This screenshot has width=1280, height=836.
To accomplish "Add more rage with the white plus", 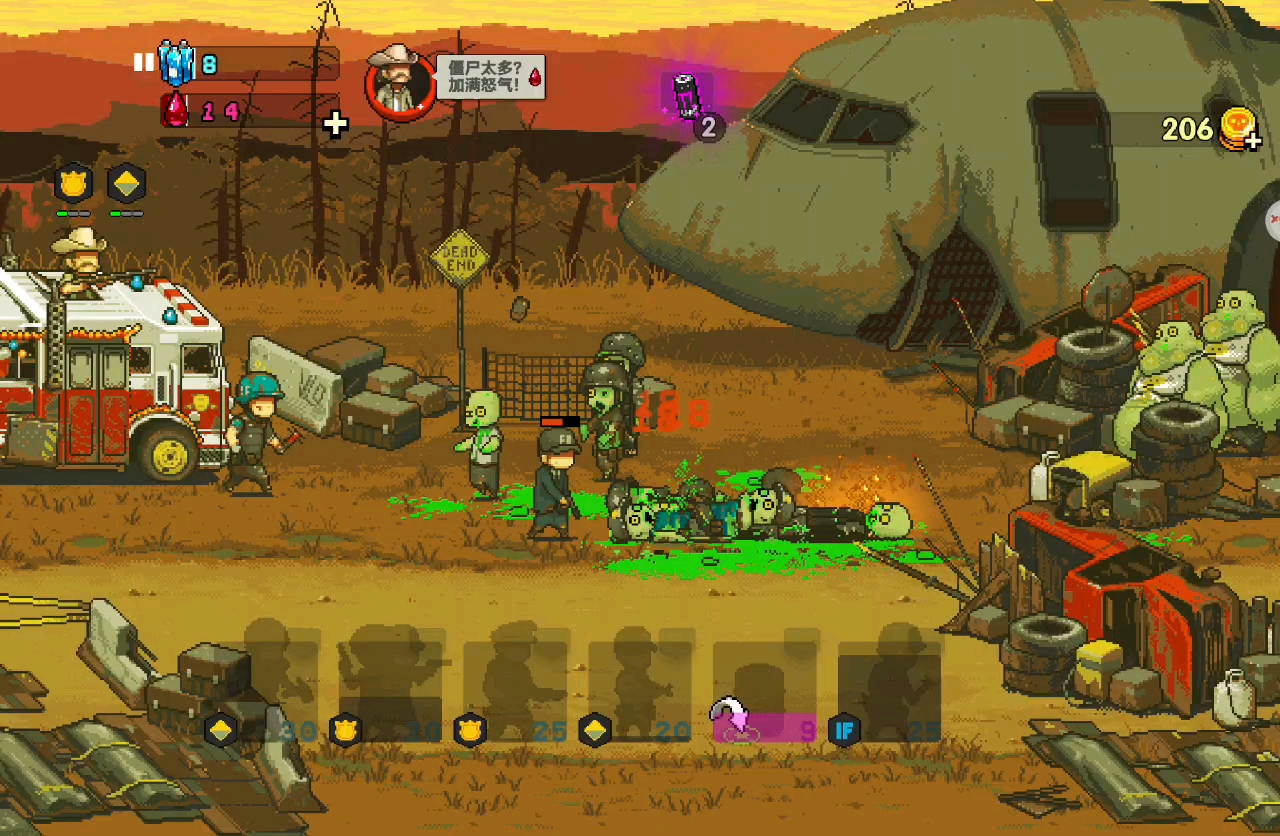I will coord(336,124).
